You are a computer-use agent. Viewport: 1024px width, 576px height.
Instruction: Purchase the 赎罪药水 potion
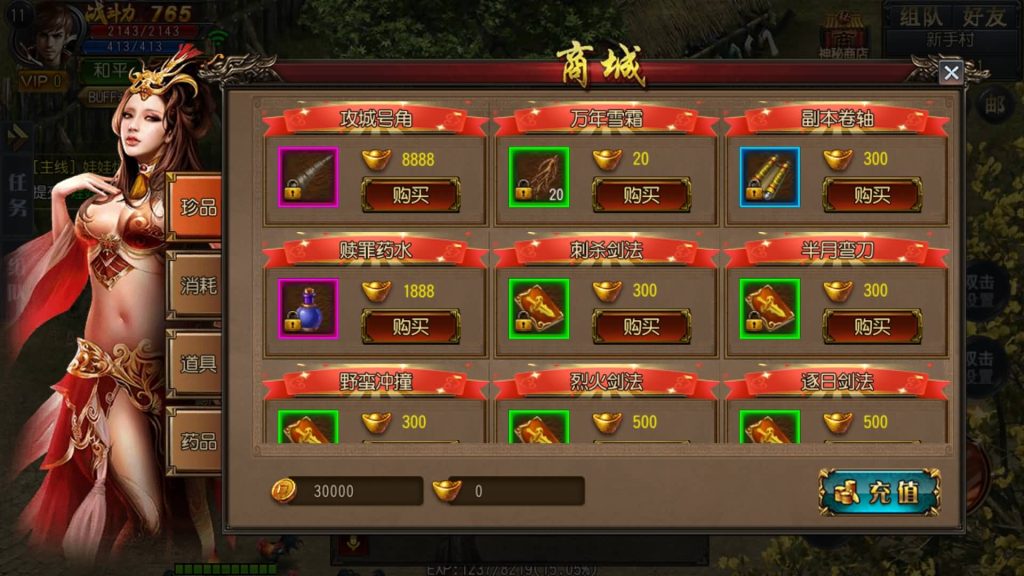pyautogui.click(x=410, y=326)
